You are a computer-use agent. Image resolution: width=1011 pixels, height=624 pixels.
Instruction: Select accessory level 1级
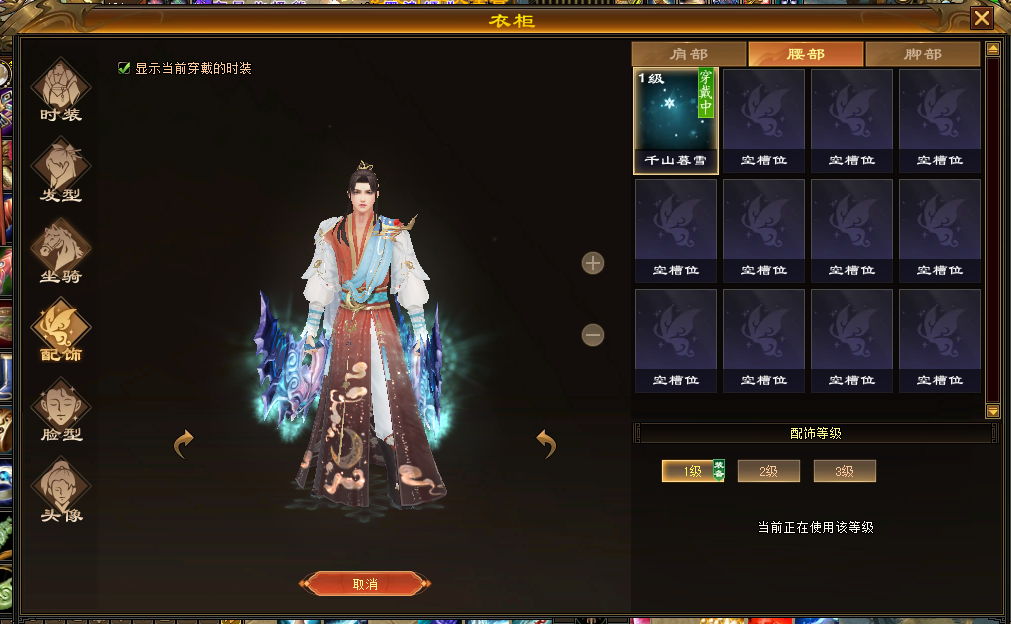(693, 471)
